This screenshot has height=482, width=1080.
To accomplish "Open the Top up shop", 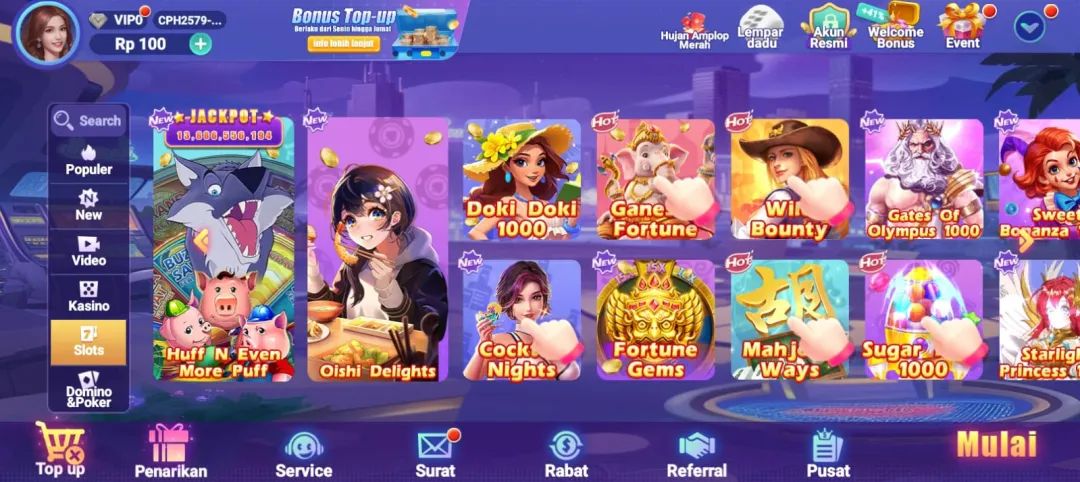I will tap(60, 449).
